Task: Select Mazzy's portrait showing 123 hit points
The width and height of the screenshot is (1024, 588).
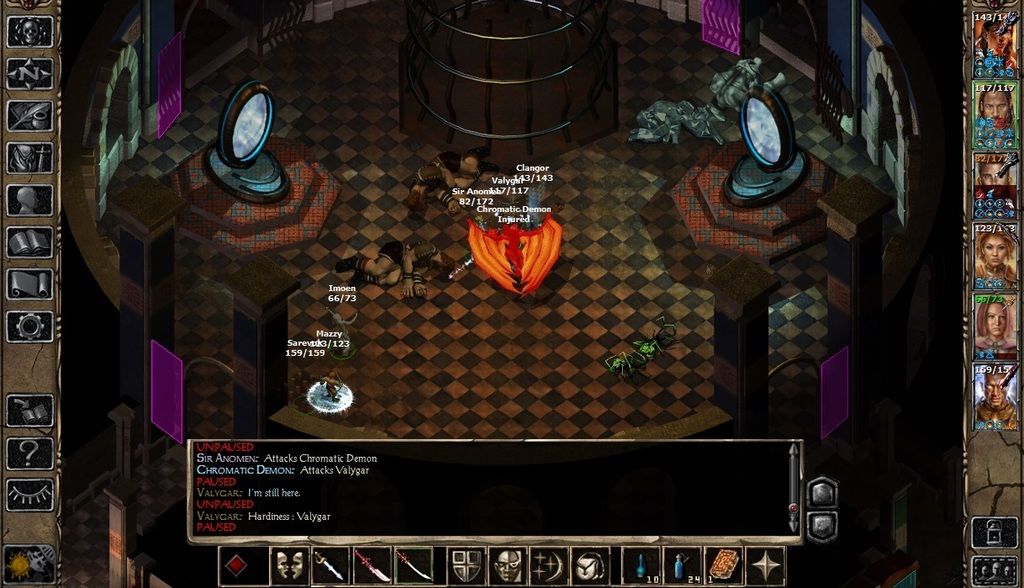Action: 995,256
